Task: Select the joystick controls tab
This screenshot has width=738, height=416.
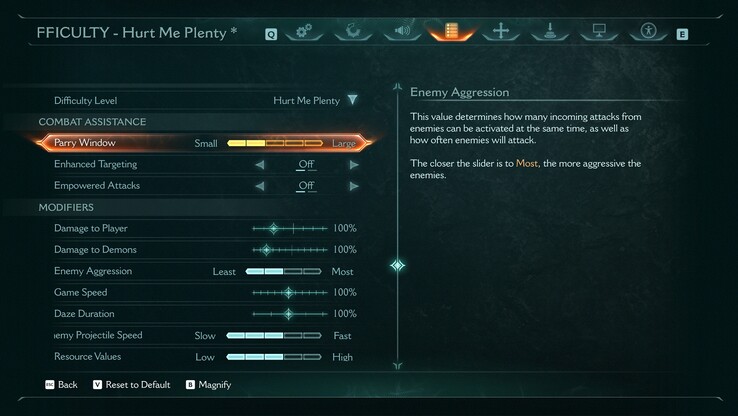Action: point(550,31)
